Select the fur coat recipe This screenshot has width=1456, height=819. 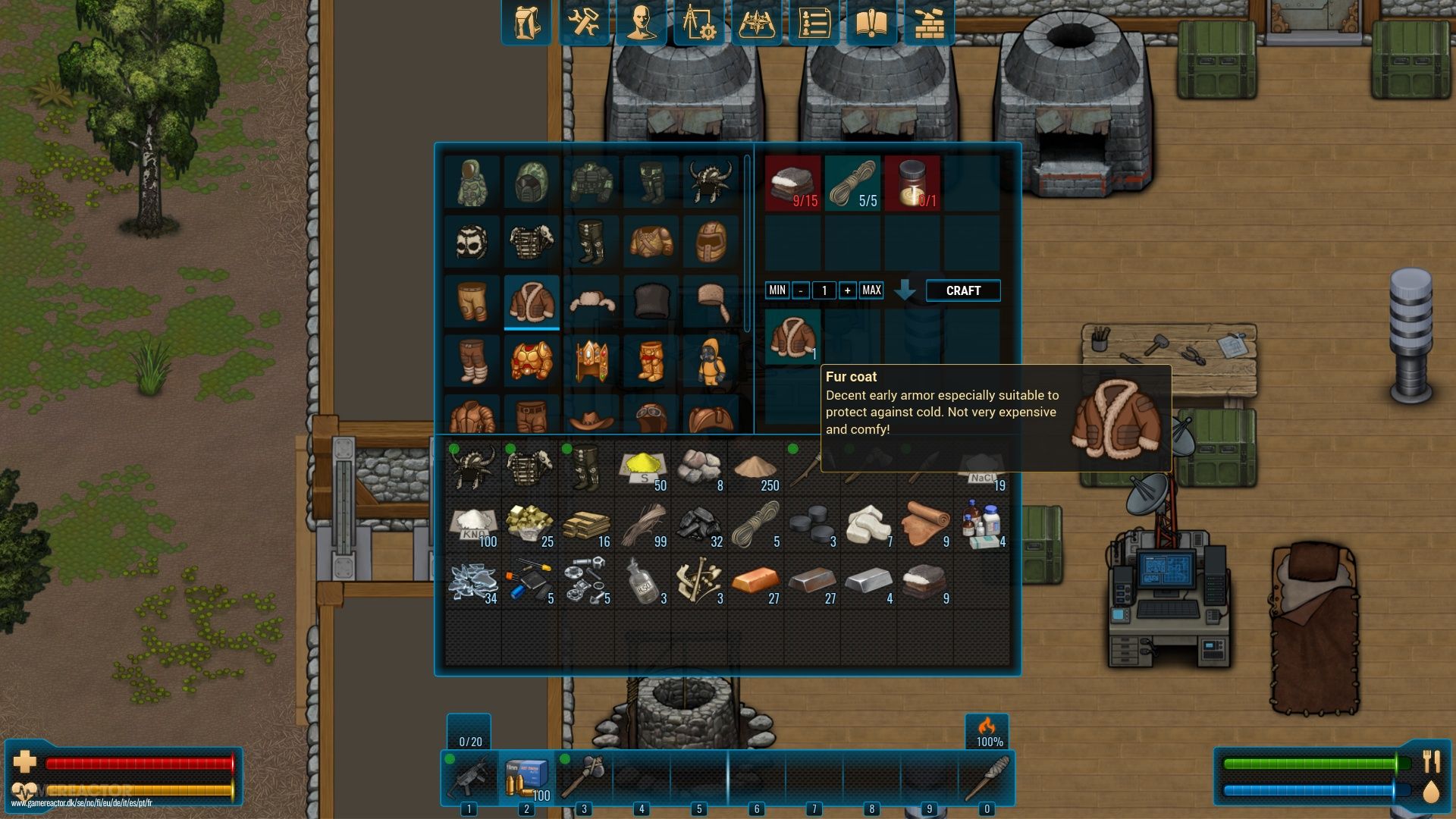pos(532,301)
